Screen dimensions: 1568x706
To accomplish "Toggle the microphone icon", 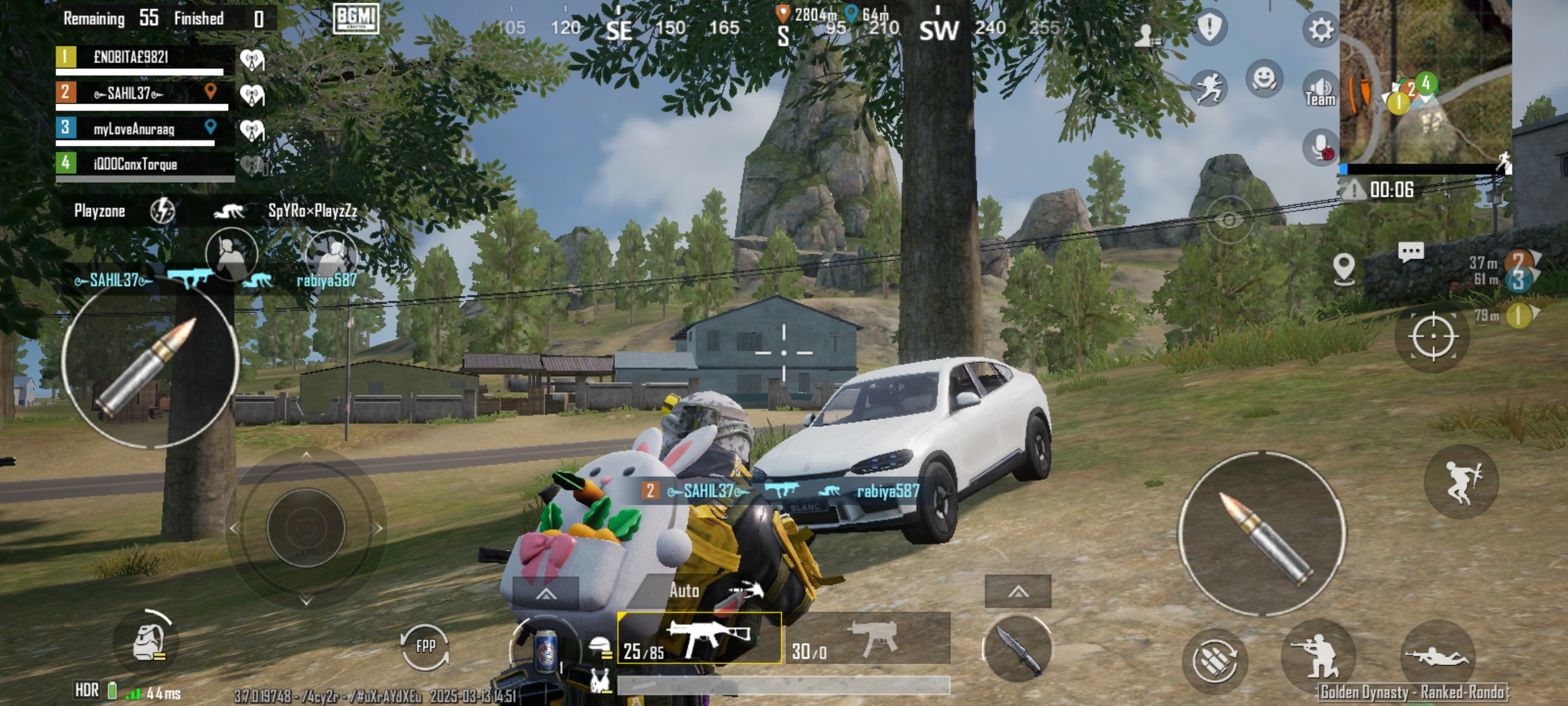I will [x=1319, y=147].
